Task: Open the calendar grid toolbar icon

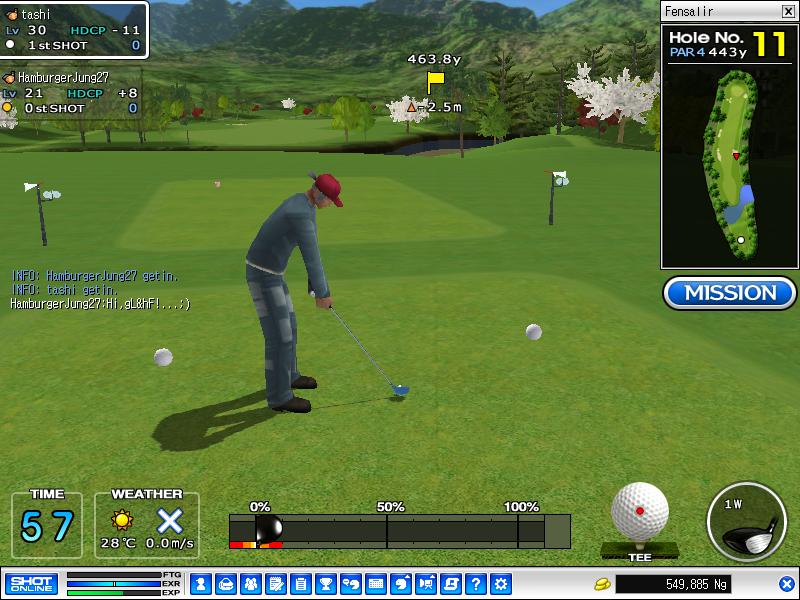Action: (x=376, y=584)
